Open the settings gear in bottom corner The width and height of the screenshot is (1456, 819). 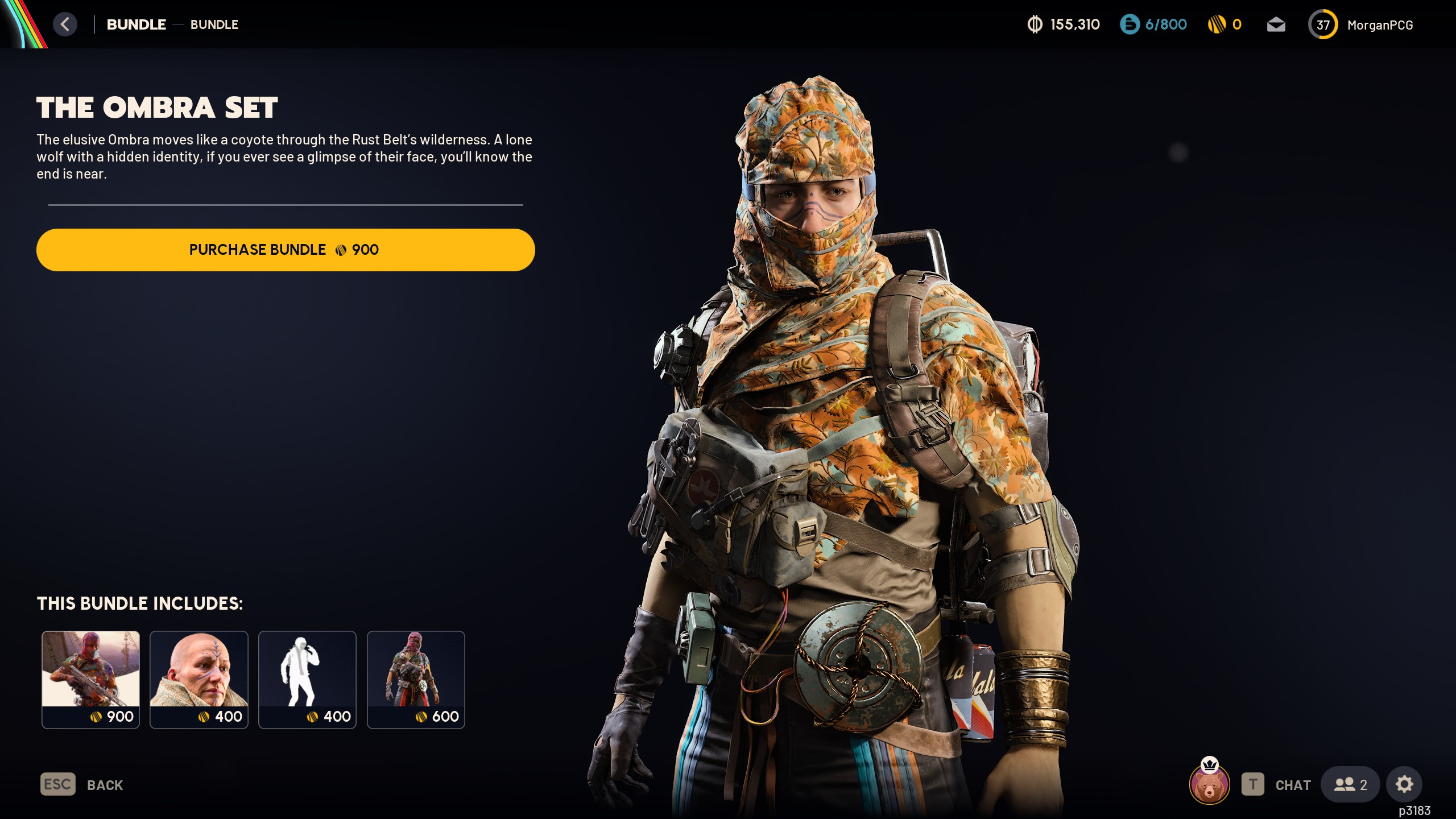click(x=1404, y=784)
